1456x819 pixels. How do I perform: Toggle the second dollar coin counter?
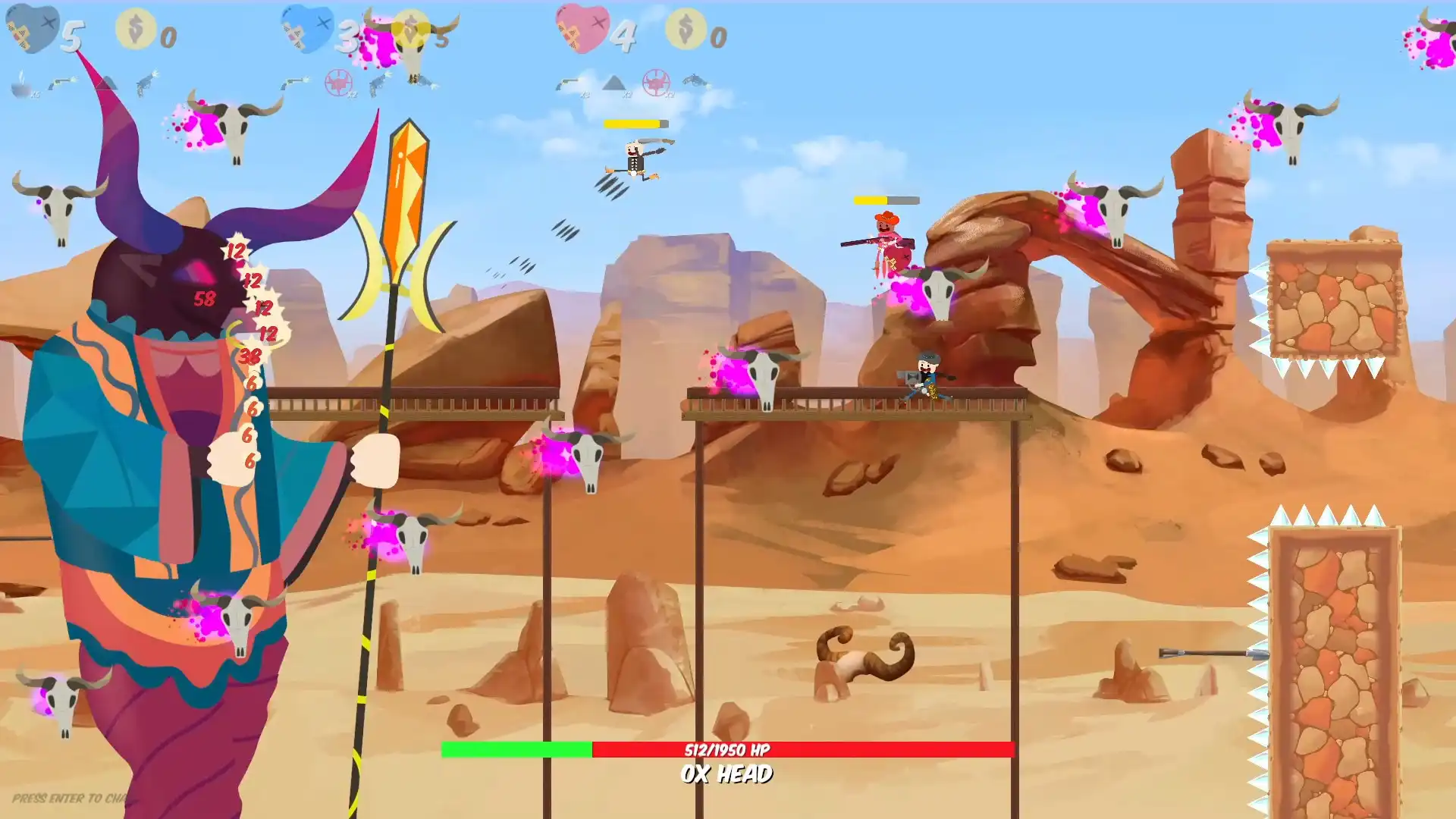[685, 30]
